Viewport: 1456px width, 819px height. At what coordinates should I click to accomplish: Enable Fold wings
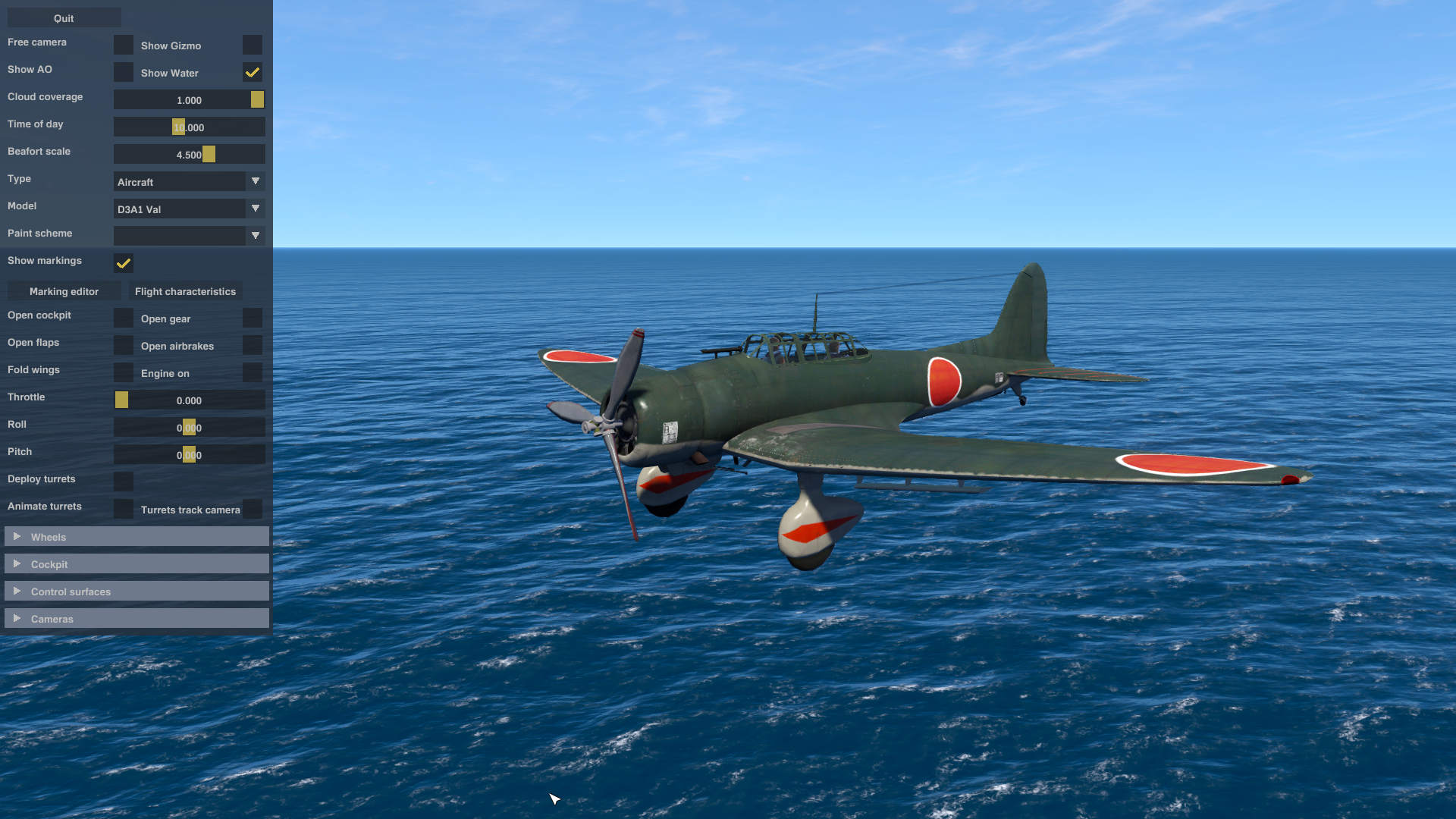(123, 372)
